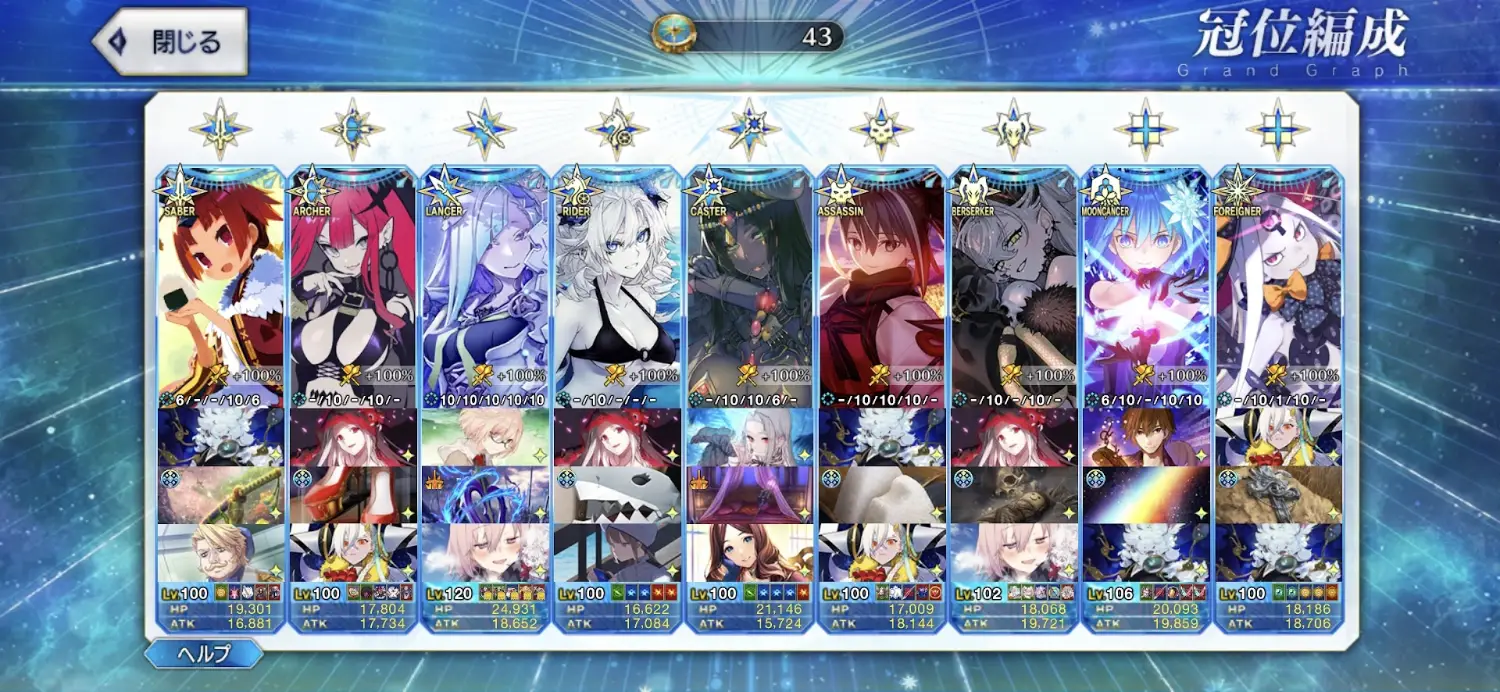Select the Lancer class servant card

[x=485, y=285]
